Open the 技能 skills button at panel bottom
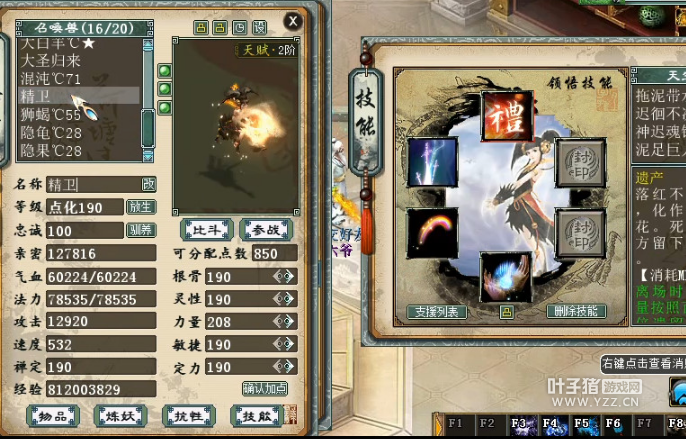Viewport: 686px width, 439px height. pyautogui.click(x=256, y=415)
